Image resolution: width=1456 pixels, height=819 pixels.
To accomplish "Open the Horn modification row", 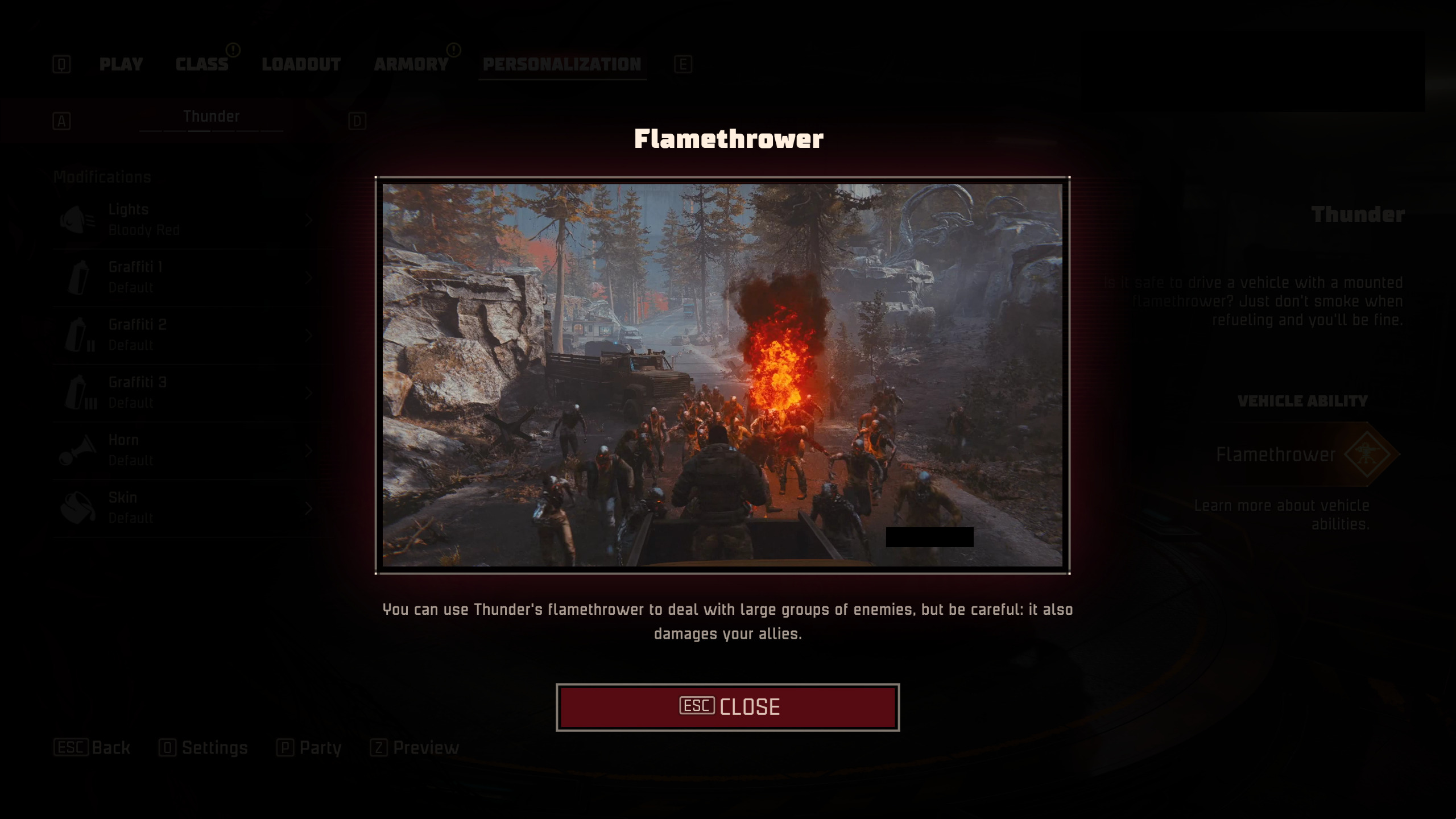I will pos(188,450).
